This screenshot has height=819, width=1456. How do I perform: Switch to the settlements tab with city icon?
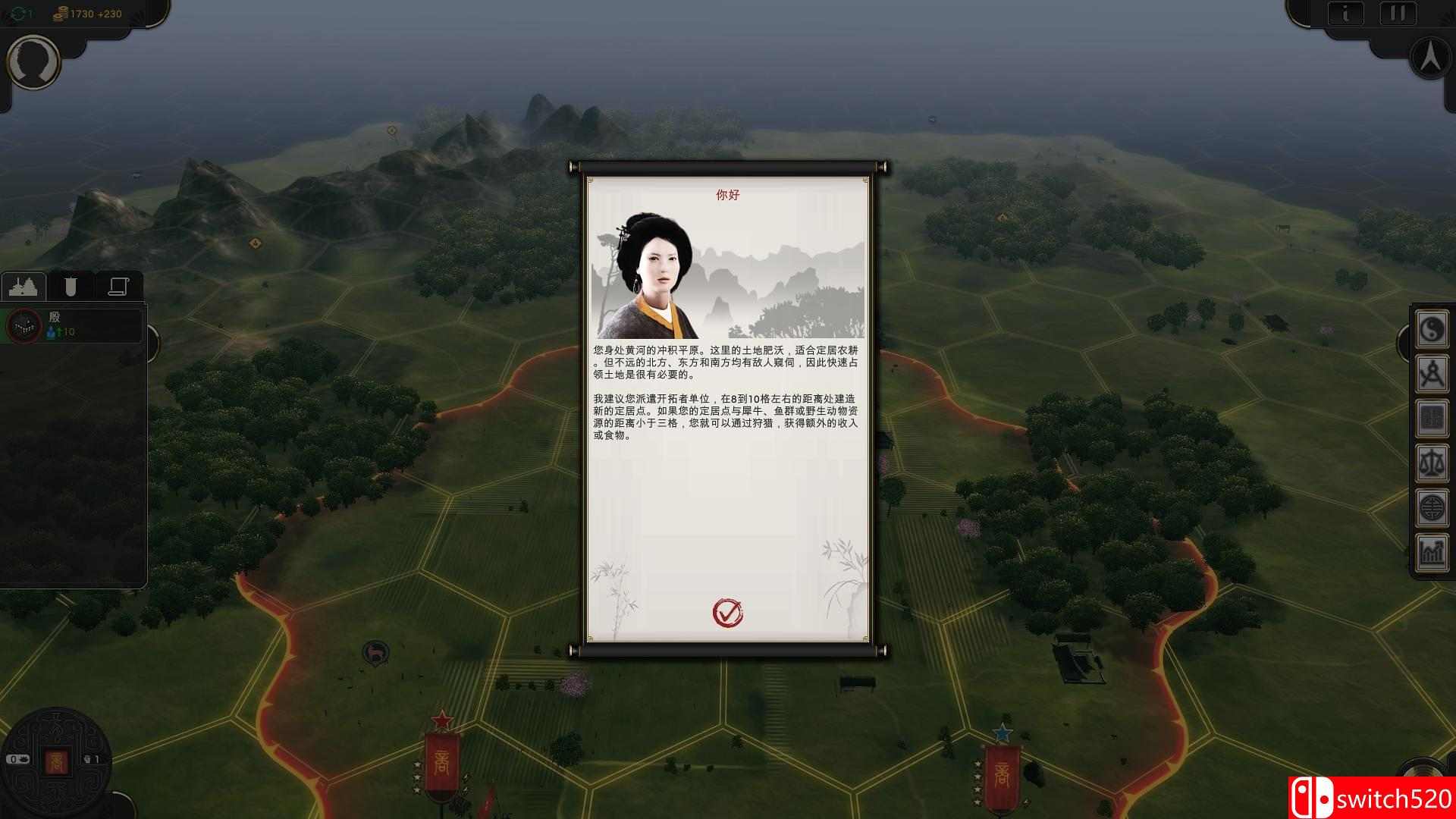pyautogui.click(x=25, y=286)
